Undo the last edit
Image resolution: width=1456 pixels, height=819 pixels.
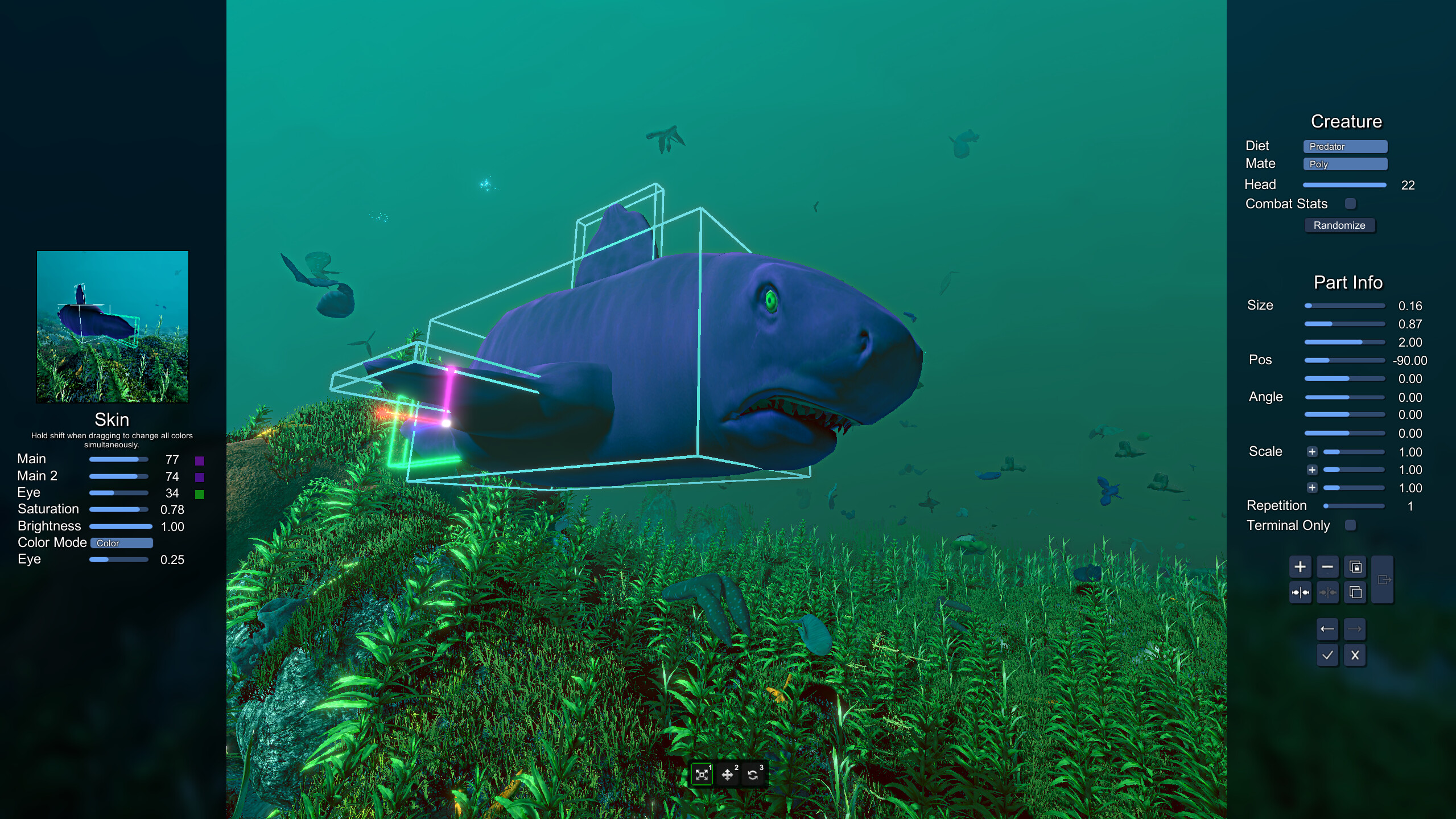1327,629
